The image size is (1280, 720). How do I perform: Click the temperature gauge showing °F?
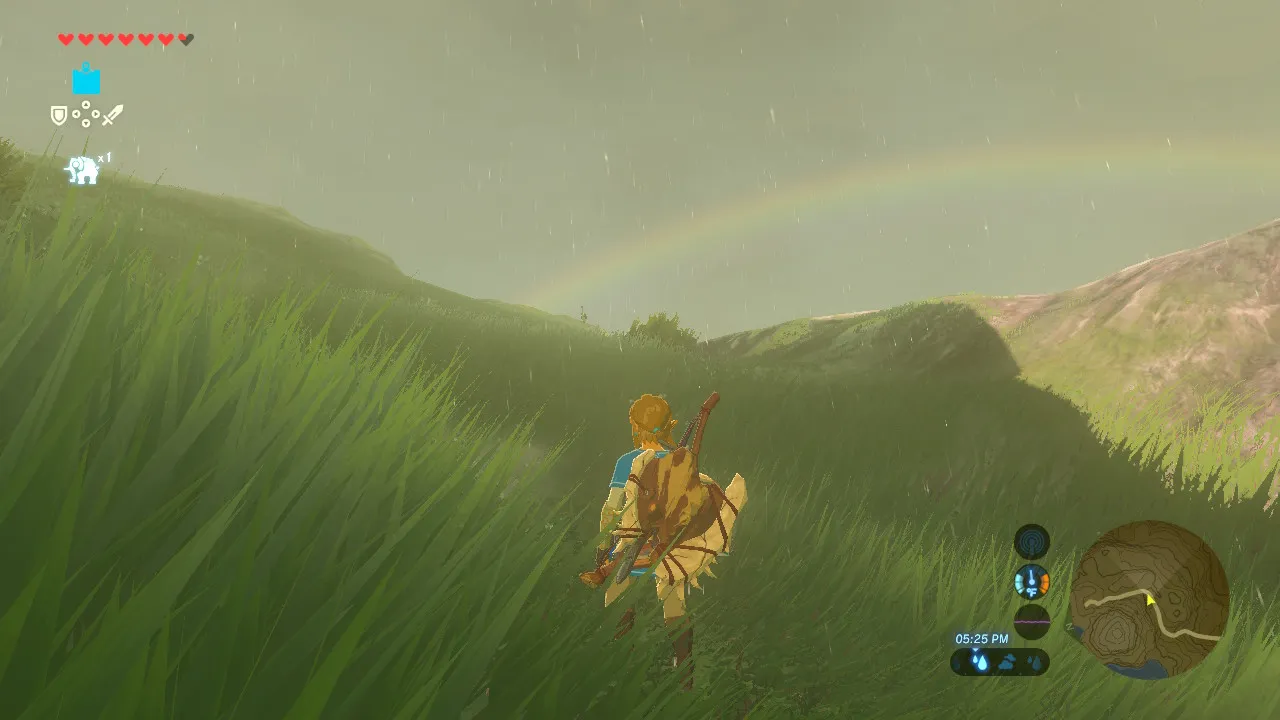1032,582
